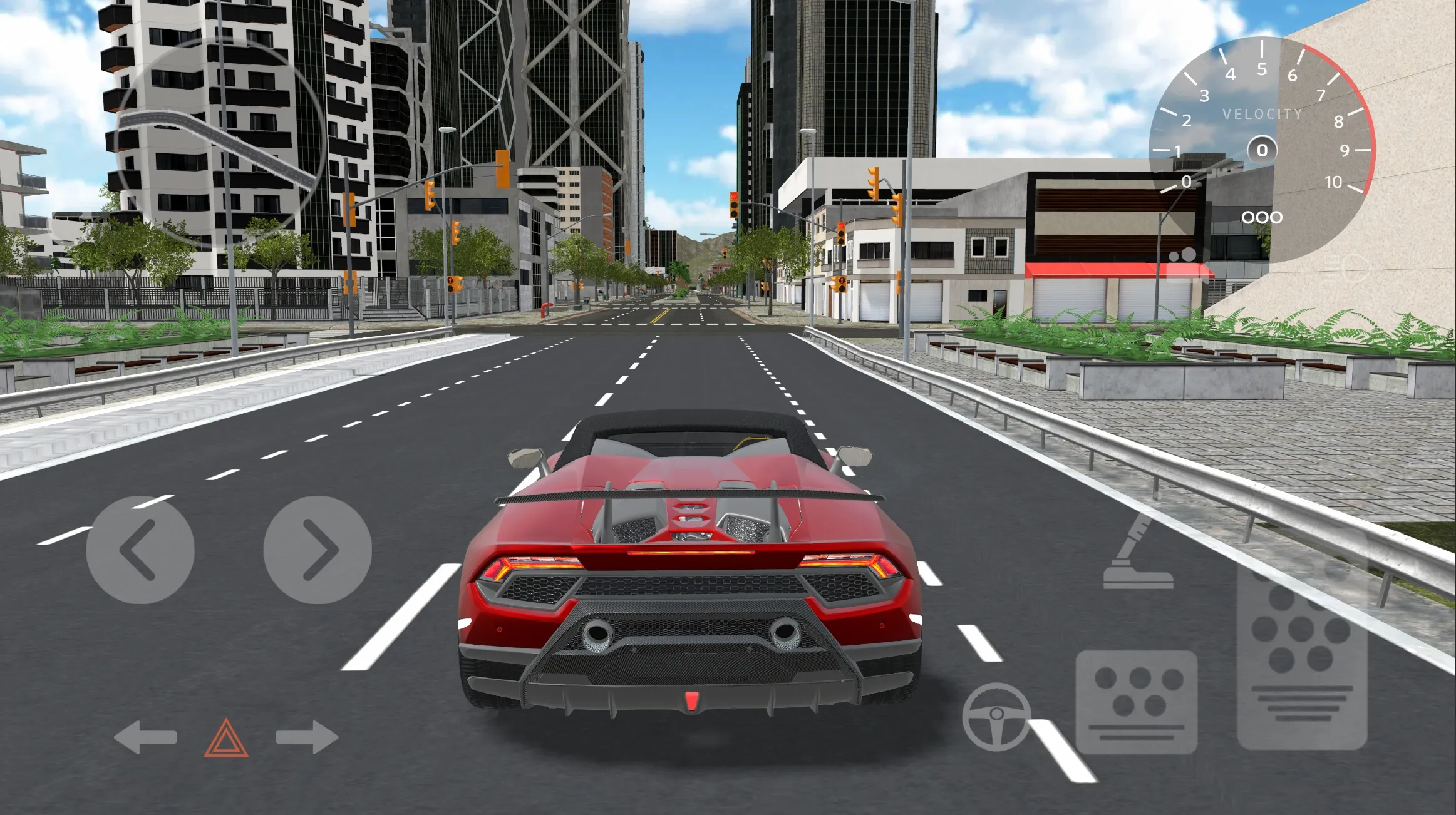Toggle the orange hazard lights triangle
The width and height of the screenshot is (1456, 815).
[226, 739]
